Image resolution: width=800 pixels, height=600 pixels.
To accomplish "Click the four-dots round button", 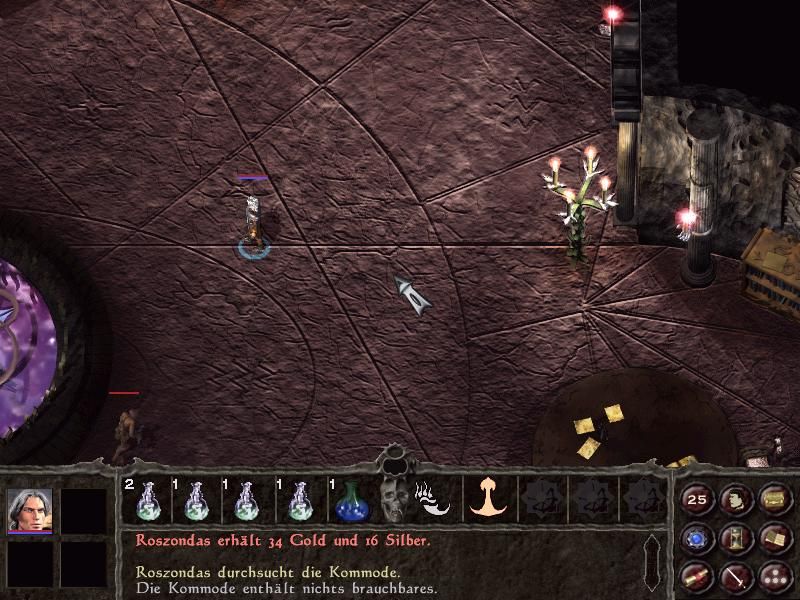I will coord(773,577).
